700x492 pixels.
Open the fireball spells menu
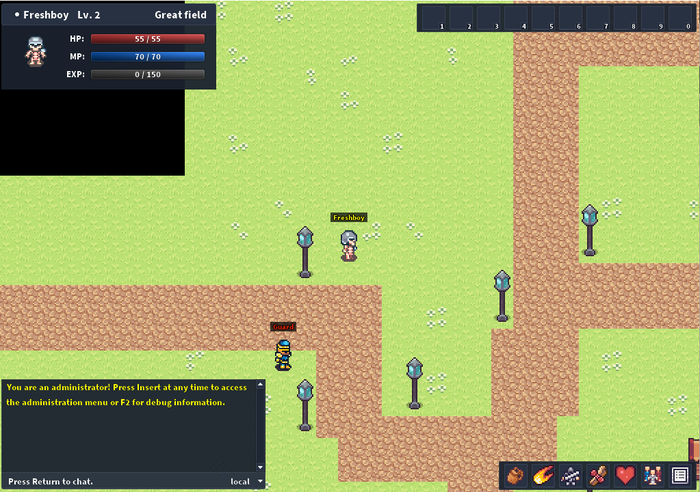(x=544, y=475)
